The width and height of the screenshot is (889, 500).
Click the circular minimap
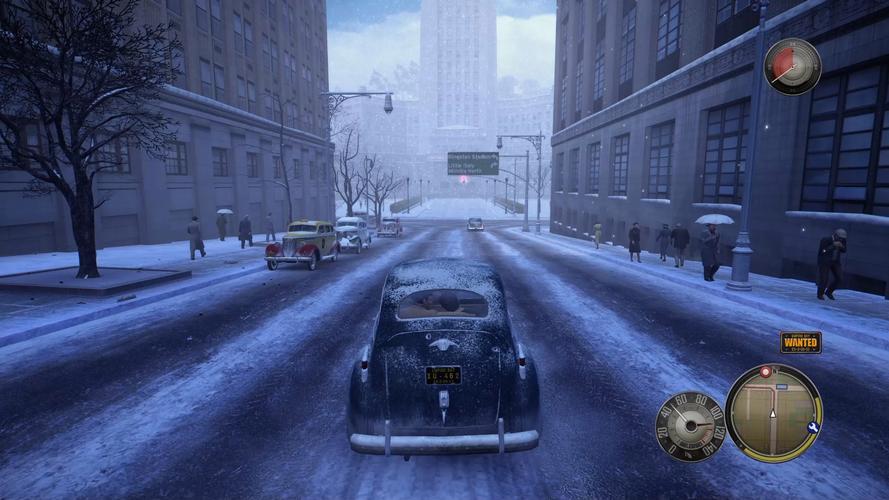pyautogui.click(x=773, y=412)
